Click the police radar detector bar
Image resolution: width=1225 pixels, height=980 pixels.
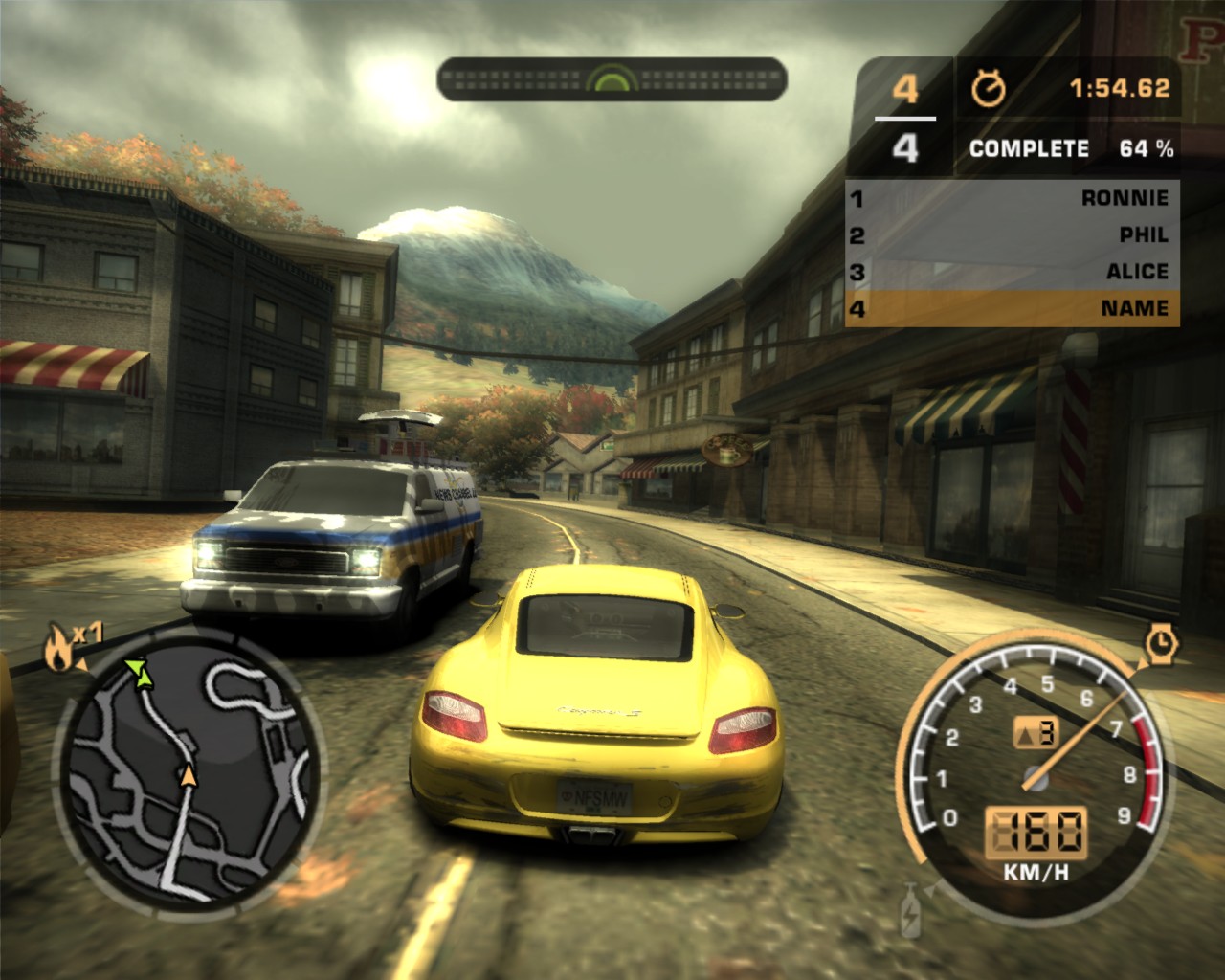pos(612,79)
